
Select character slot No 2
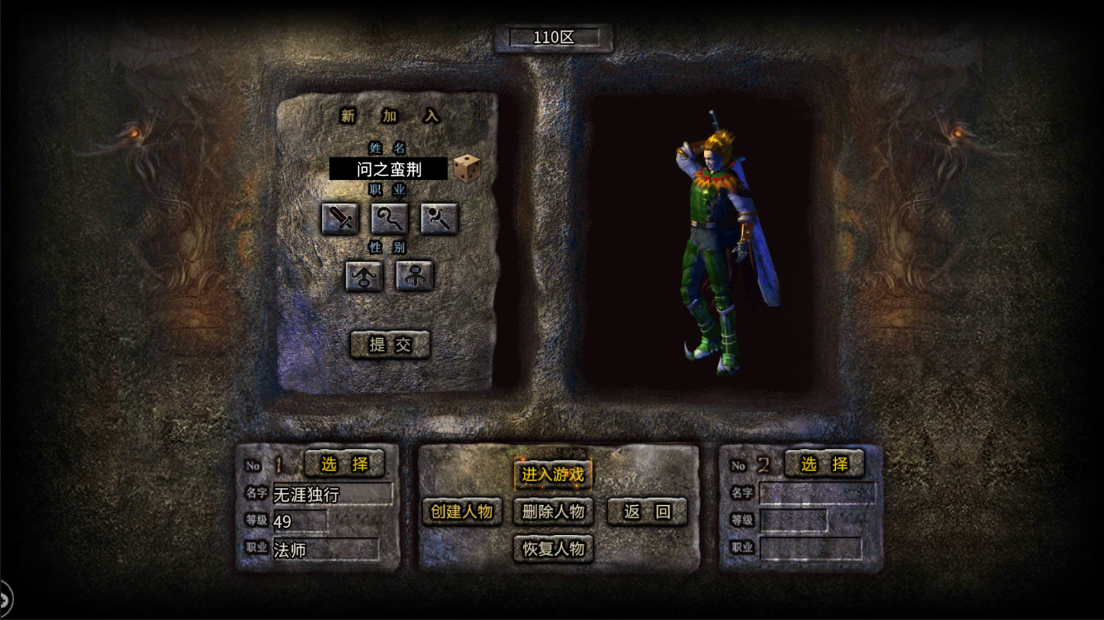824,464
